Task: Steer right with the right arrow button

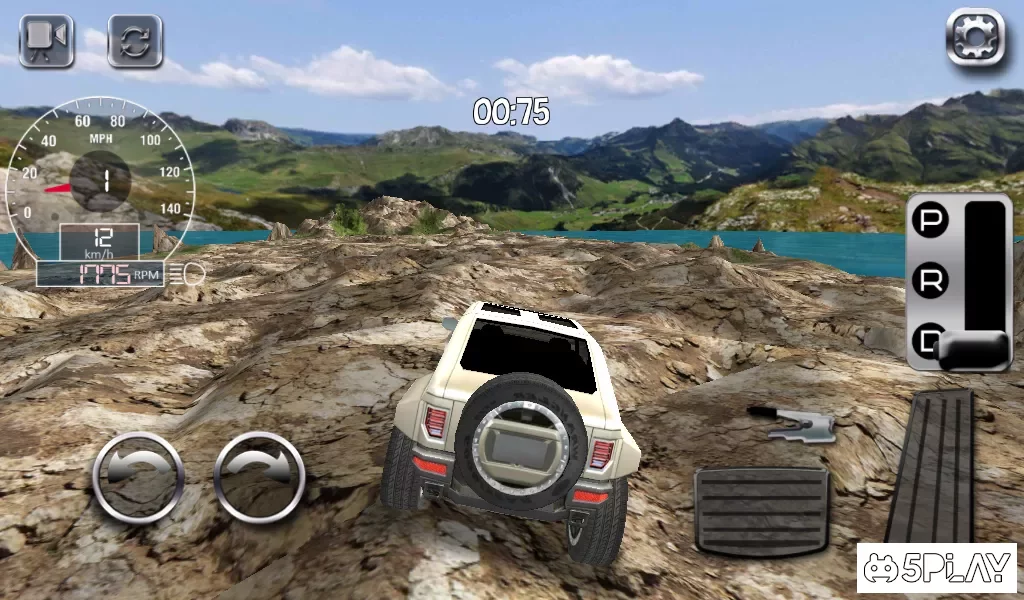Action: click(x=259, y=477)
